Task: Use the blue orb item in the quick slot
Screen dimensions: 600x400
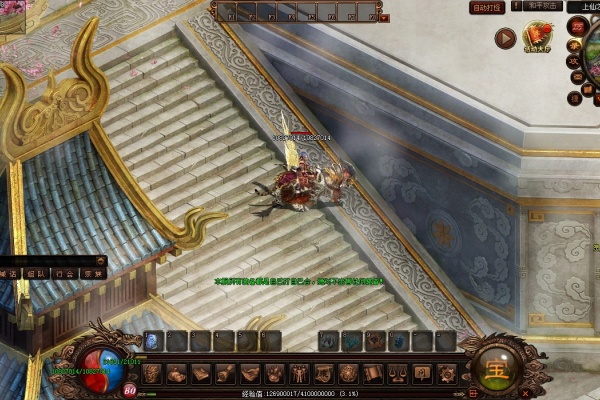Action: click(153, 341)
